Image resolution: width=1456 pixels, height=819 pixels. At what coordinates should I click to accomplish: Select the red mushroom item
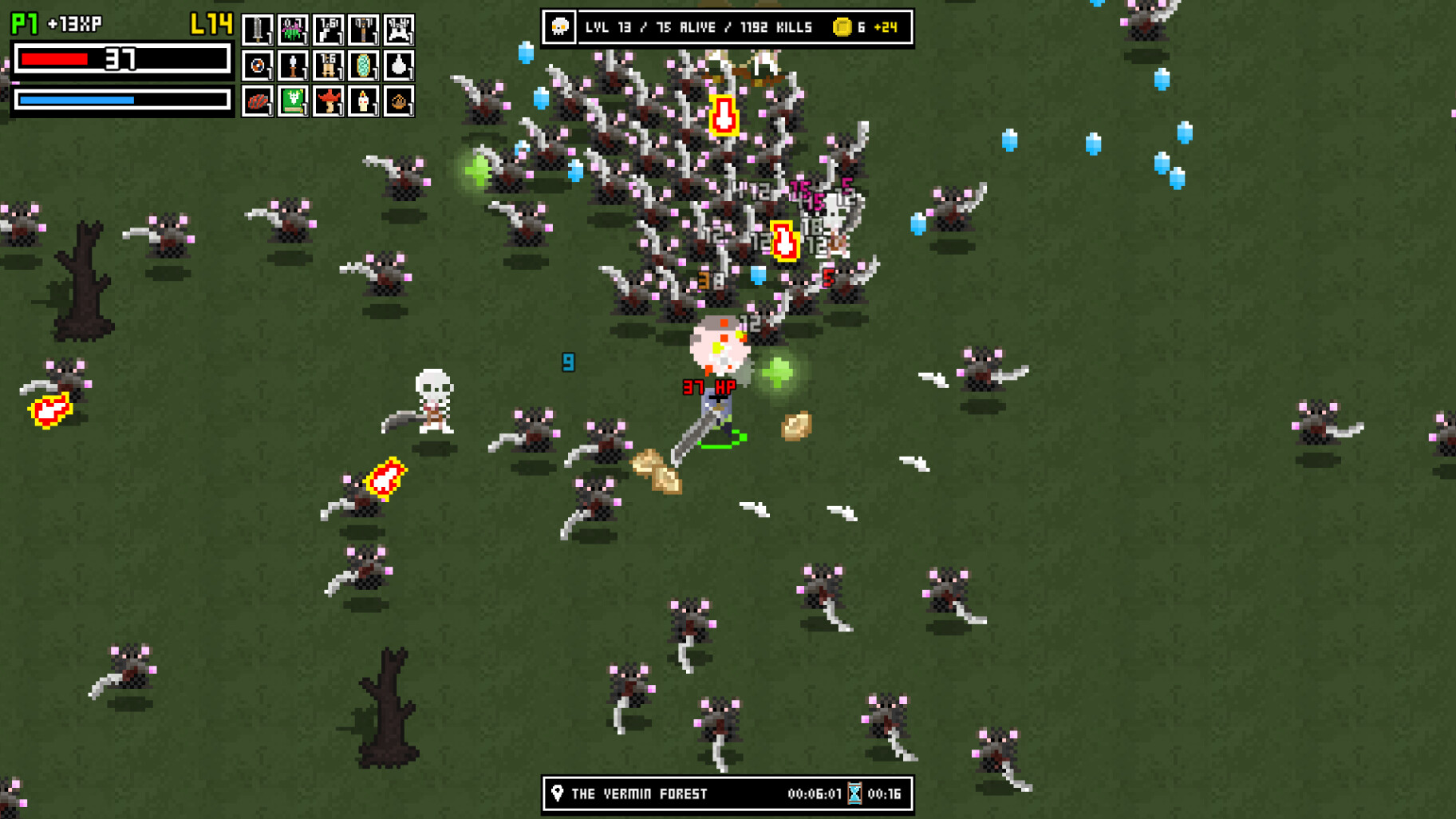(x=329, y=103)
